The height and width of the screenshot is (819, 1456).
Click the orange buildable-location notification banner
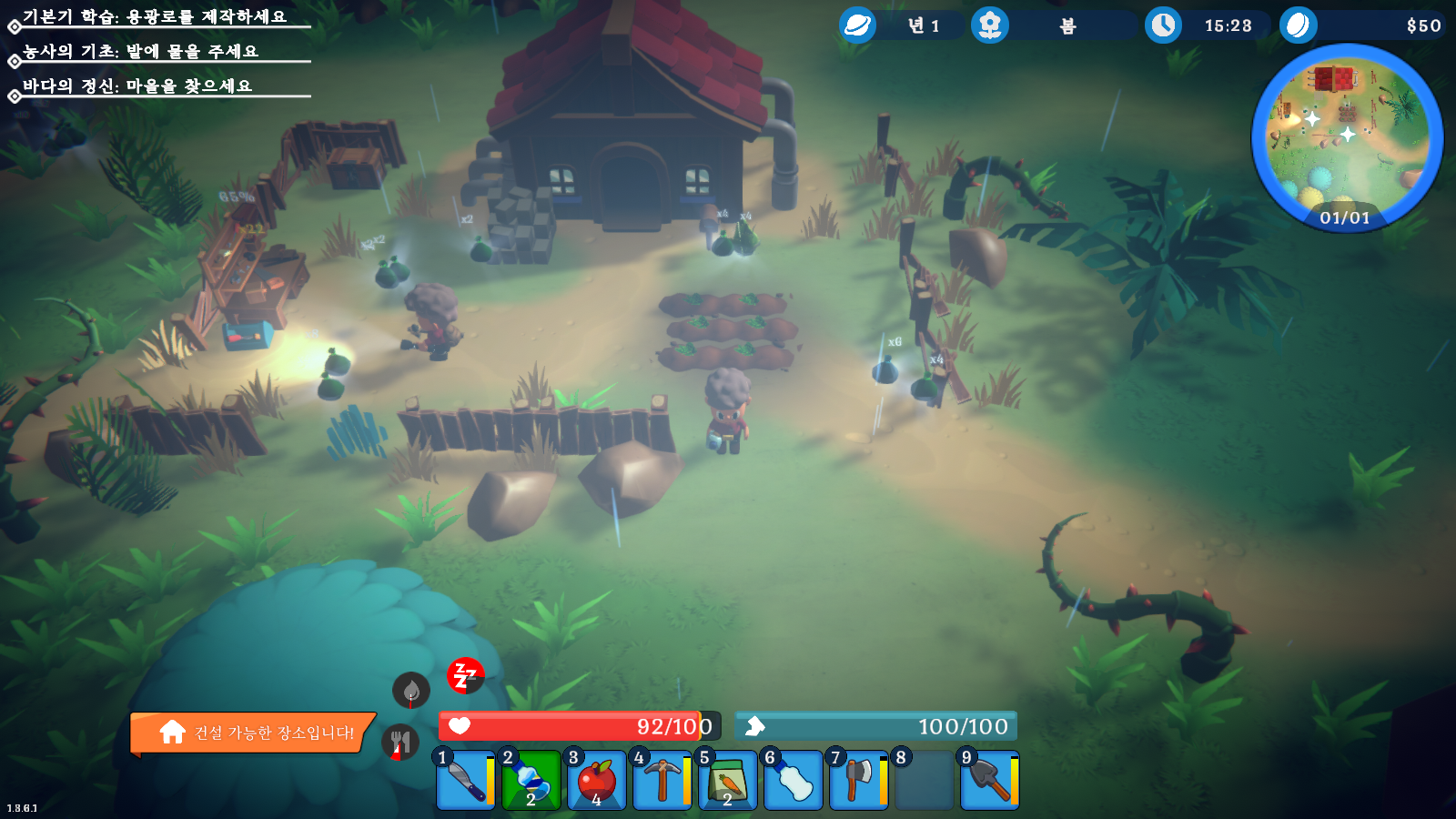point(253,733)
